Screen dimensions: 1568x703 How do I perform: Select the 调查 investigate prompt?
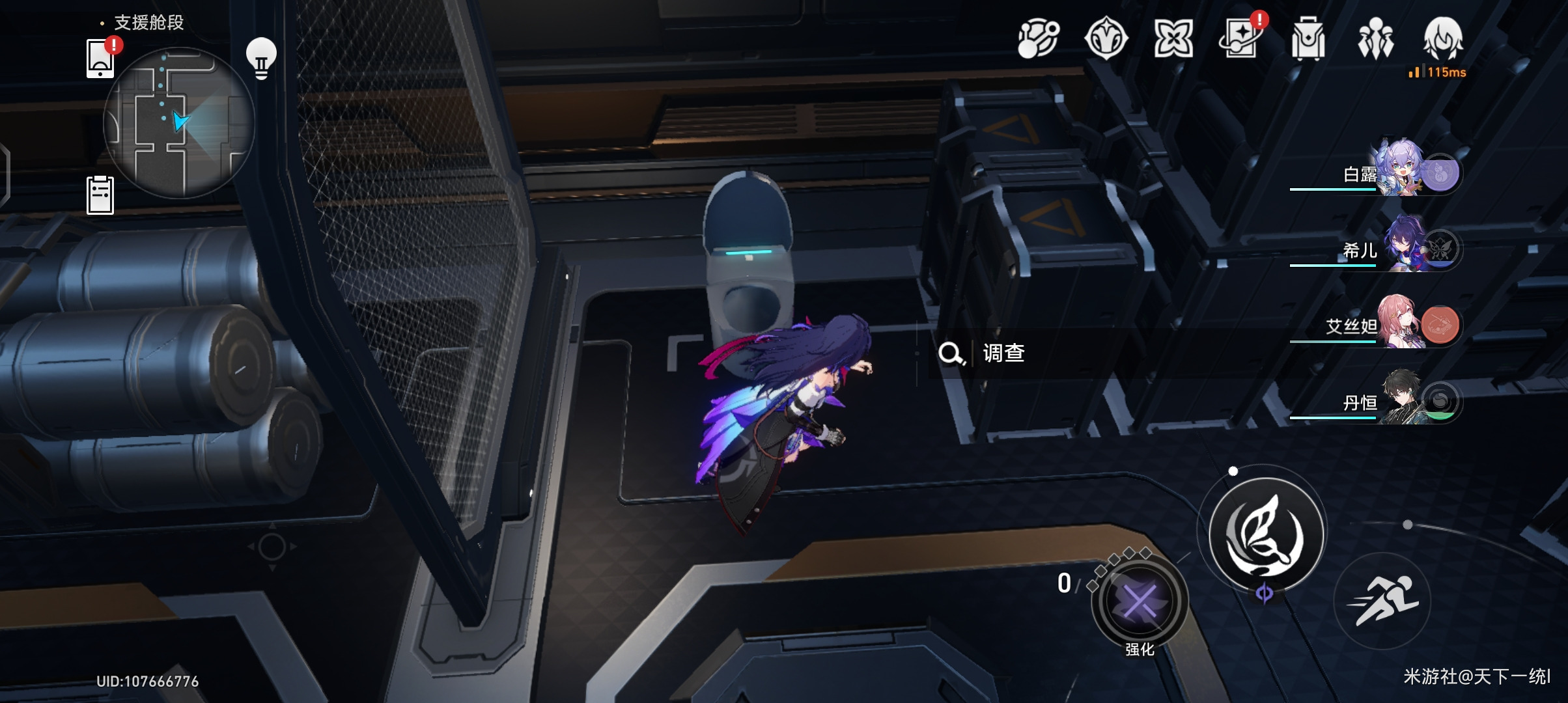1003,353
